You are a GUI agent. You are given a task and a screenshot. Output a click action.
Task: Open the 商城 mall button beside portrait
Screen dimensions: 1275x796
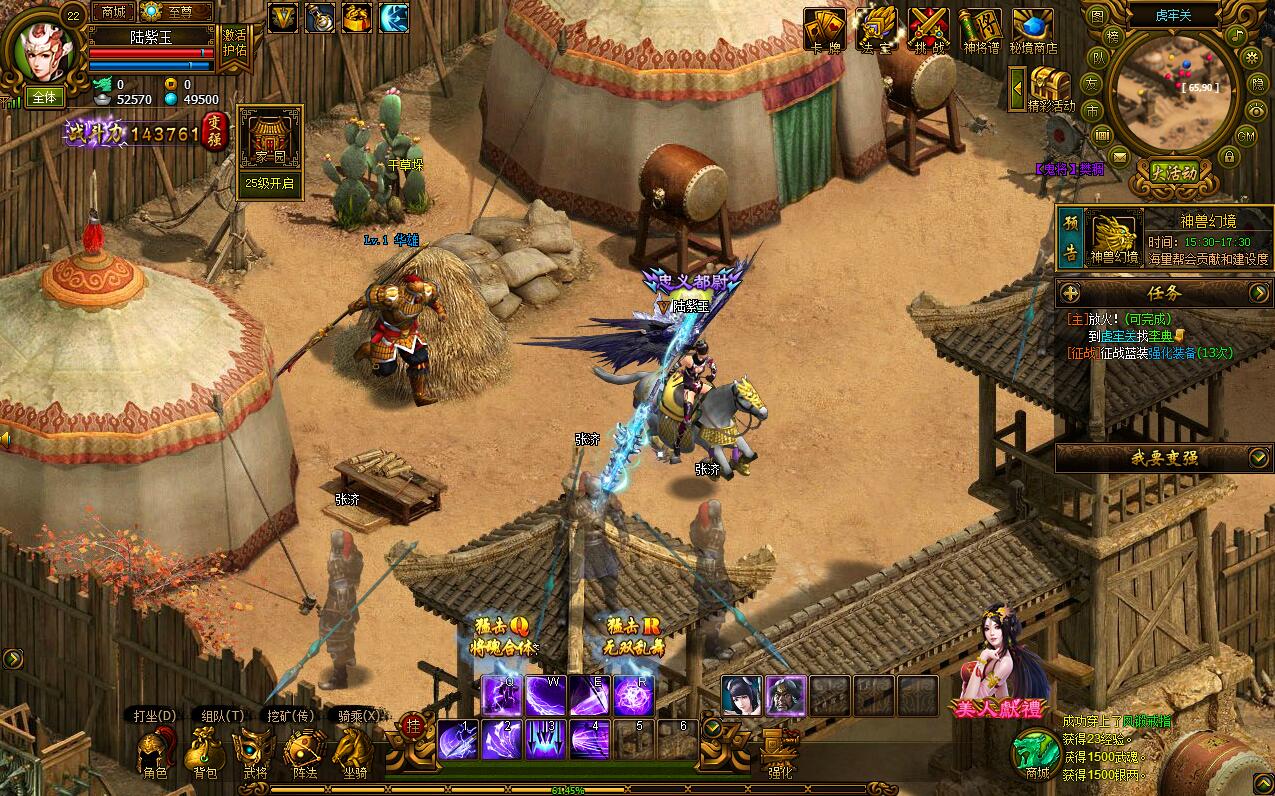click(113, 12)
